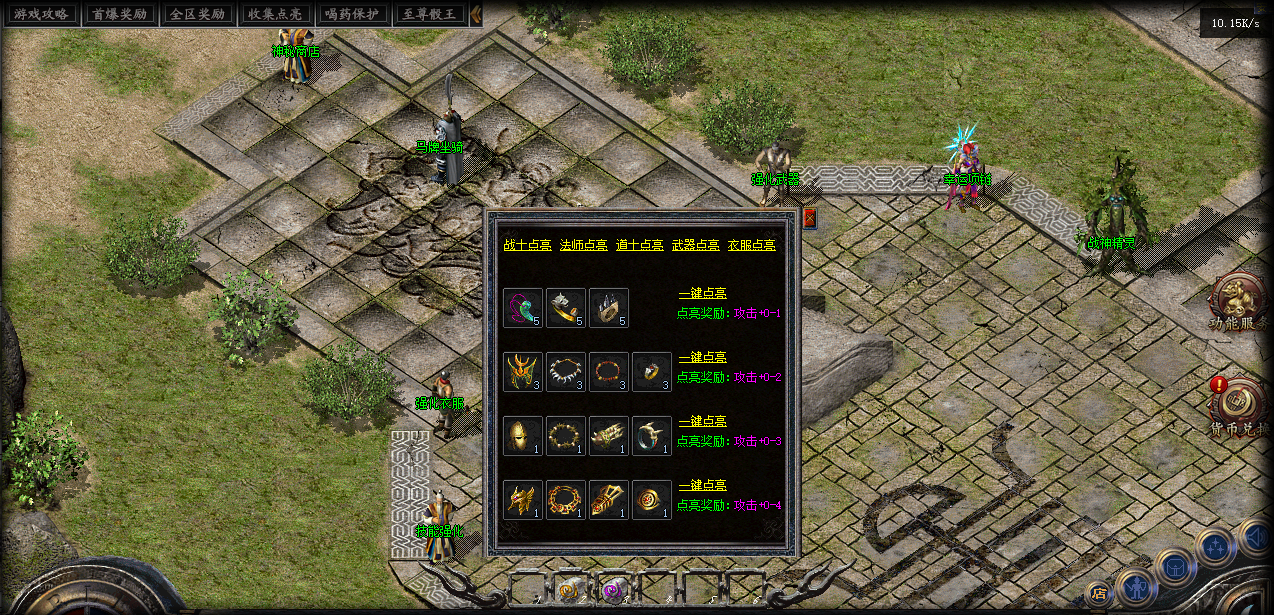This screenshot has height=615, width=1274.
Task: Click 一键点亮 for the 攻击+0-1 reward
Action: (702, 294)
